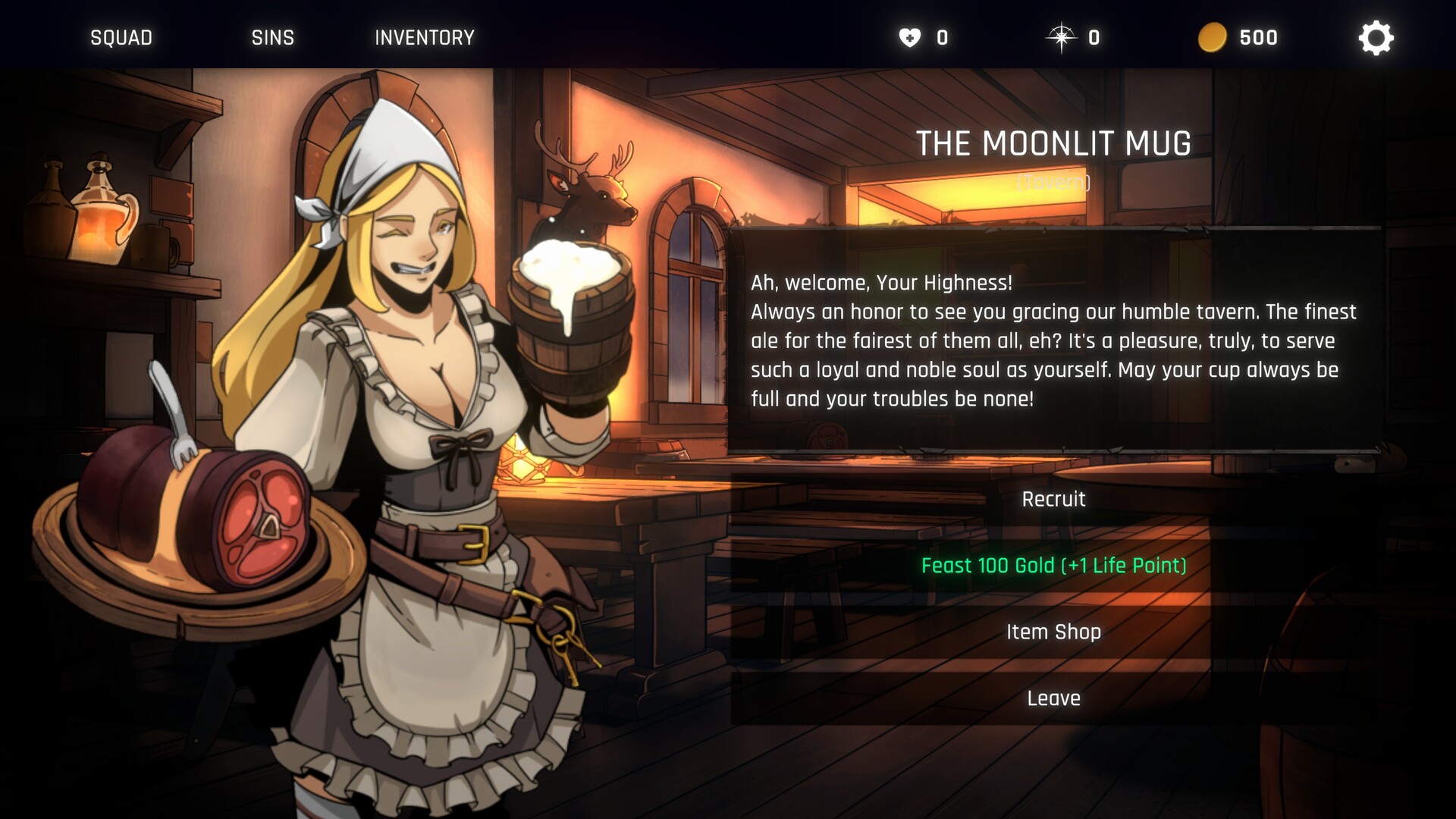Click the star resource icon
Image resolution: width=1456 pixels, height=819 pixels.
(1062, 36)
